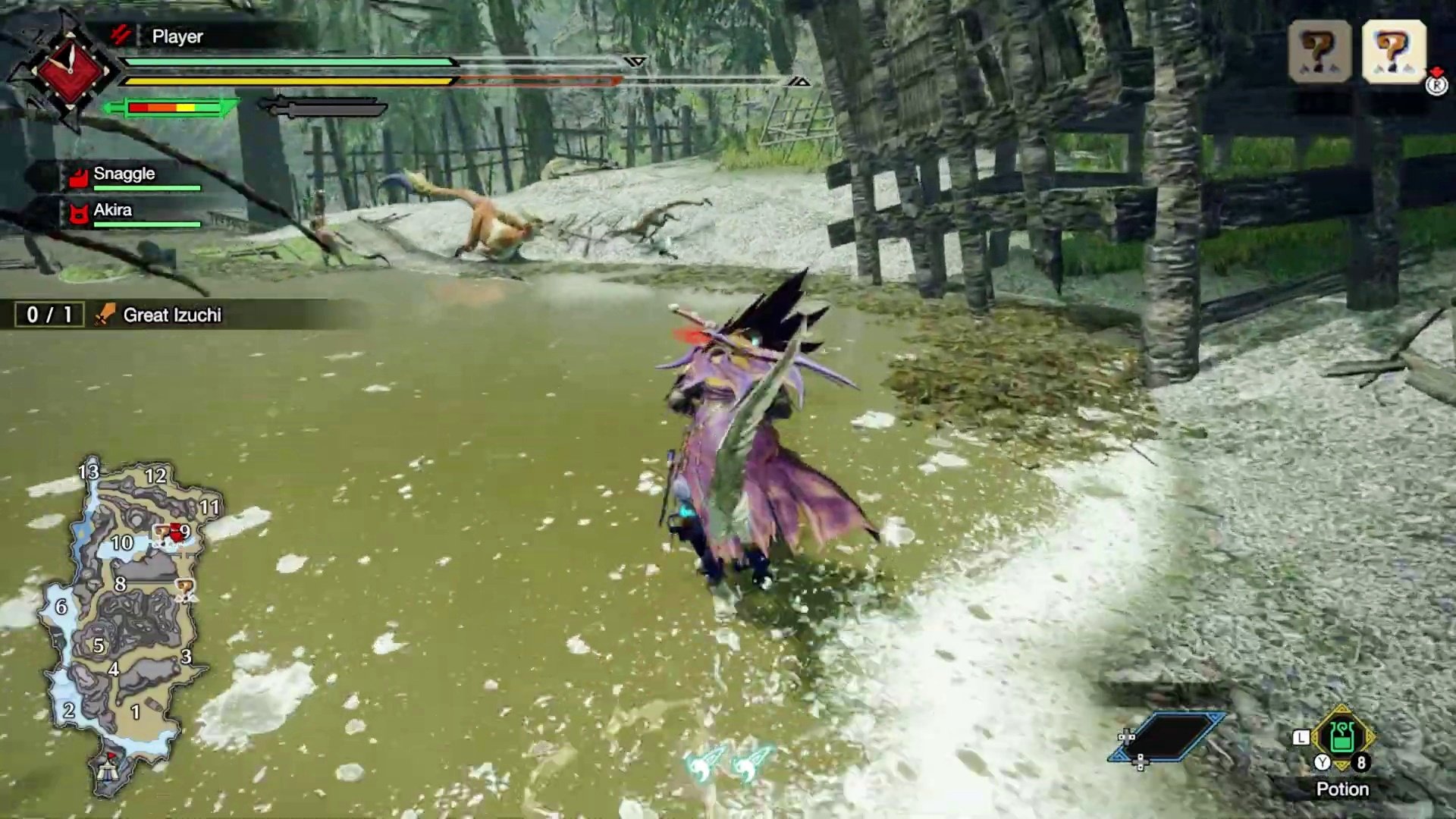1456x819 pixels.
Task: Click the 0/1 hunt counter
Action: coord(48,314)
